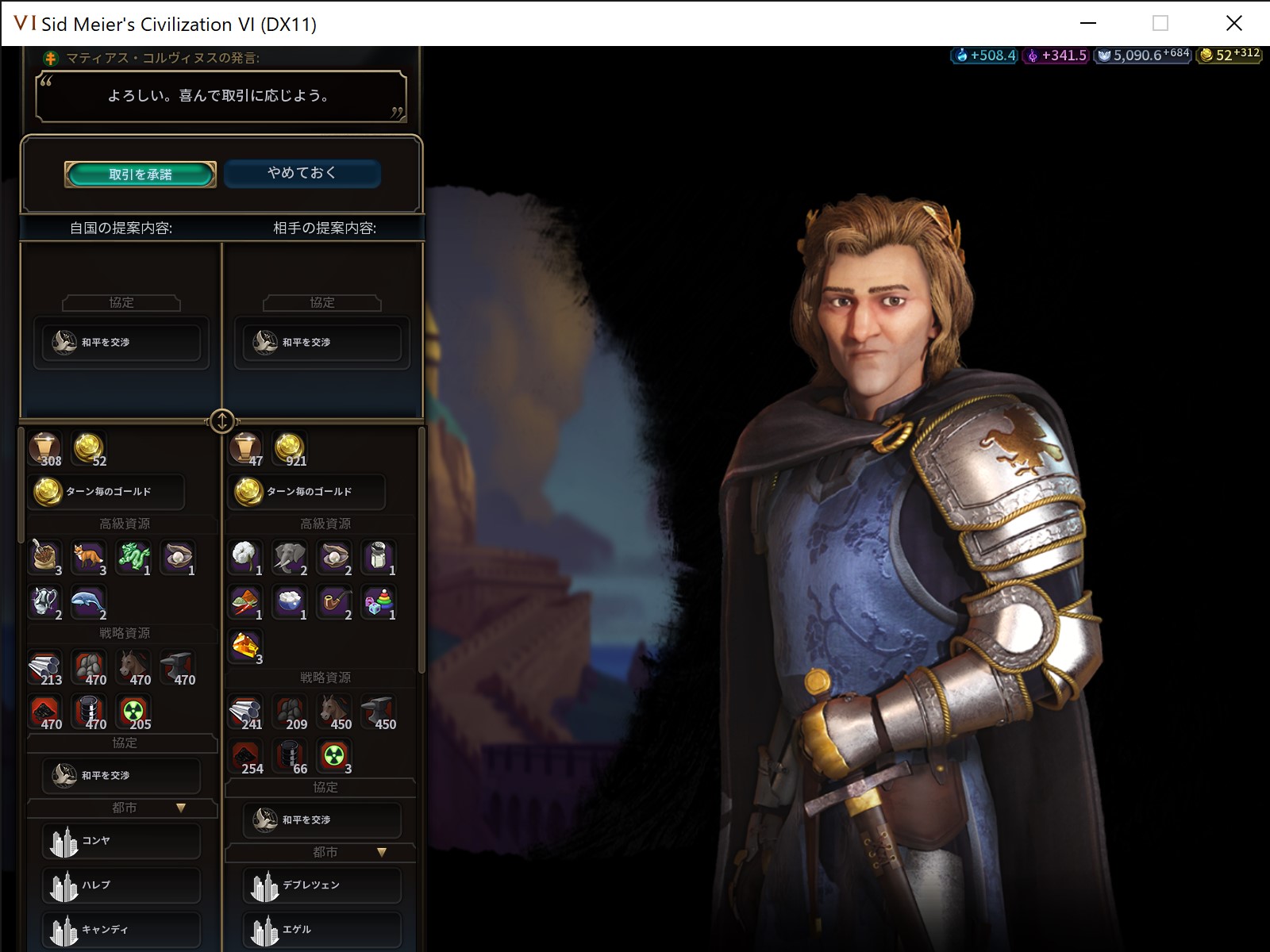Collapse your cities list
This screenshot has height=952, width=1270.
(x=181, y=807)
